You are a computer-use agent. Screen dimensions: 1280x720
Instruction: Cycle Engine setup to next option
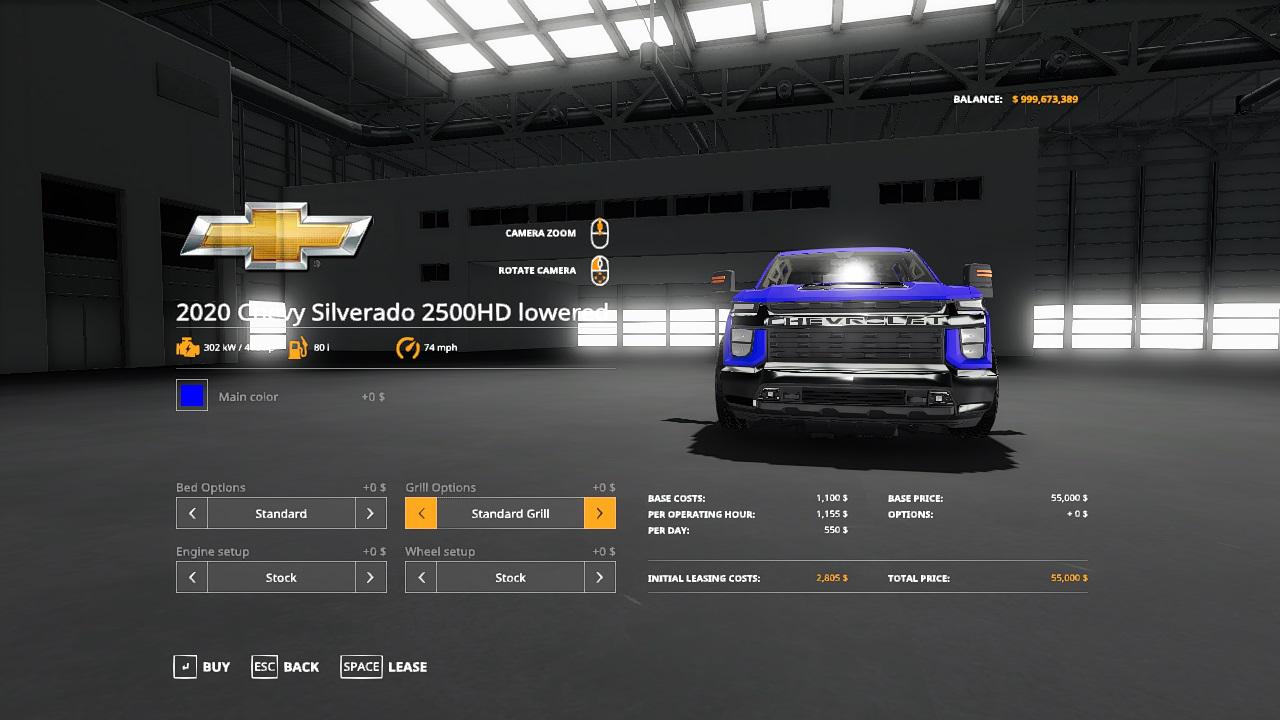point(370,577)
